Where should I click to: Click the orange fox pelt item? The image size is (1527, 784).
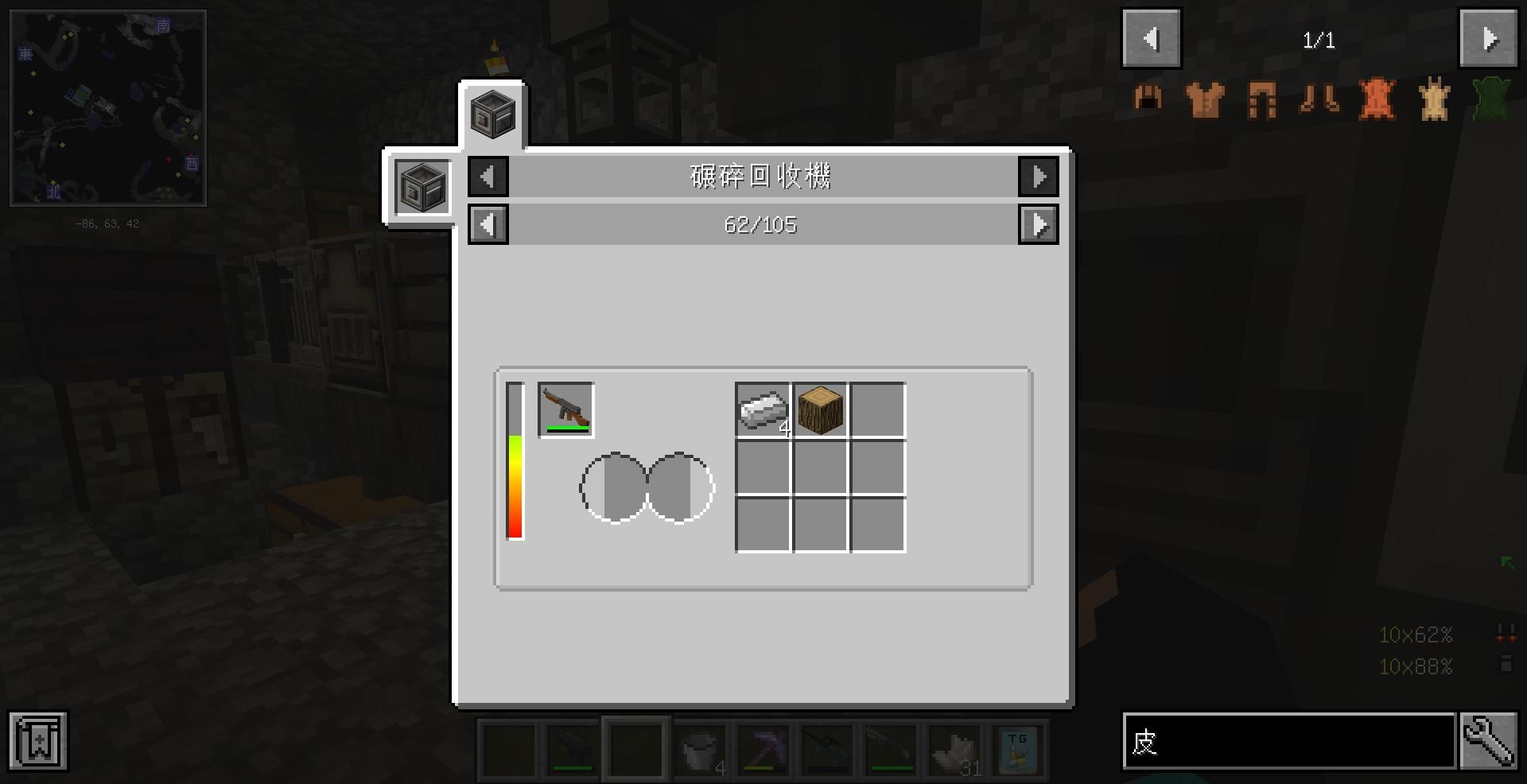coord(1375,99)
